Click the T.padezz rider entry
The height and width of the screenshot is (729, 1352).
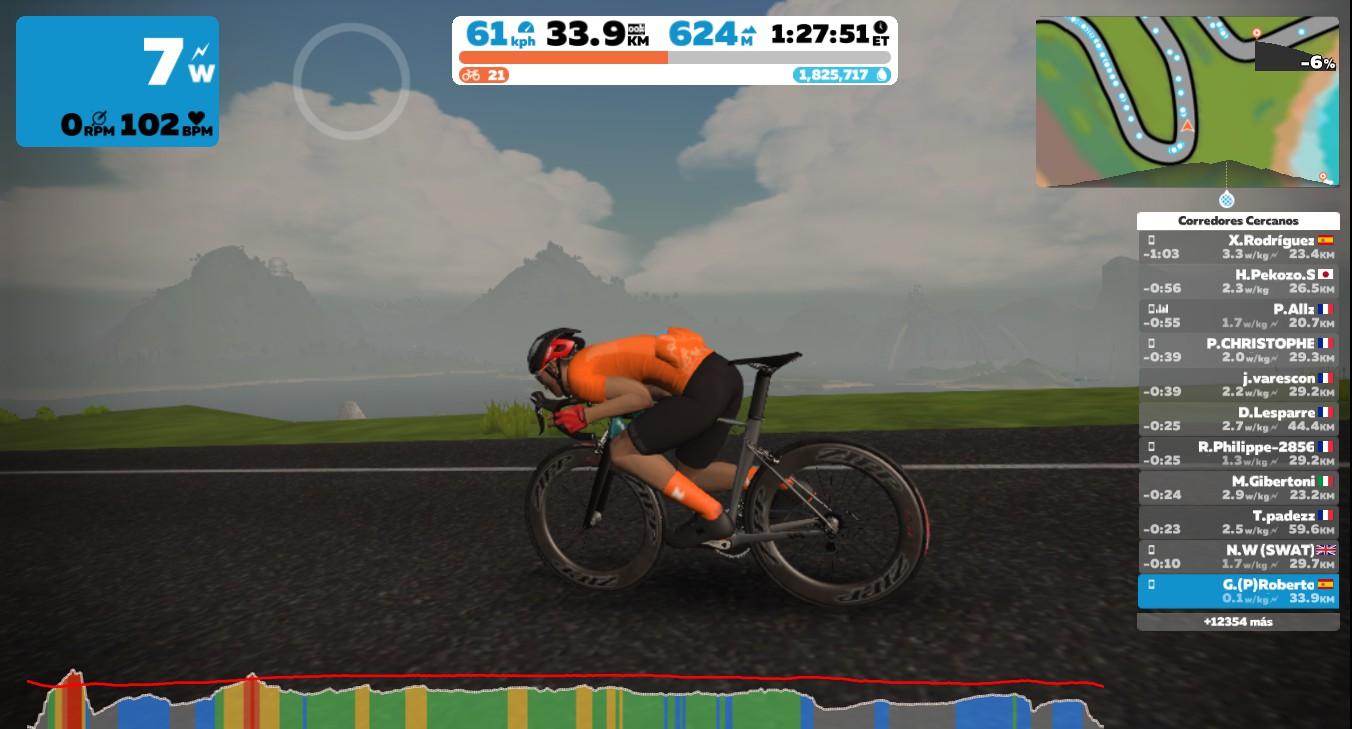[1238, 523]
